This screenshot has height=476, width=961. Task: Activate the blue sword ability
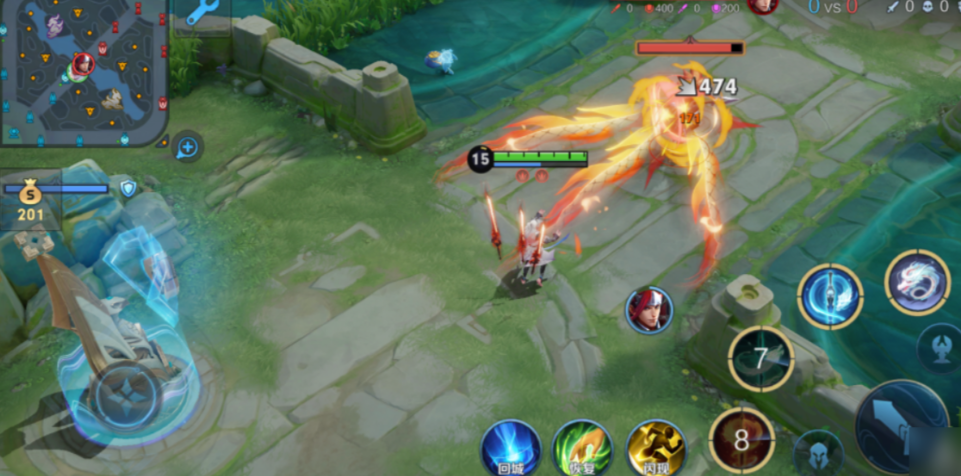pyautogui.click(x=830, y=297)
